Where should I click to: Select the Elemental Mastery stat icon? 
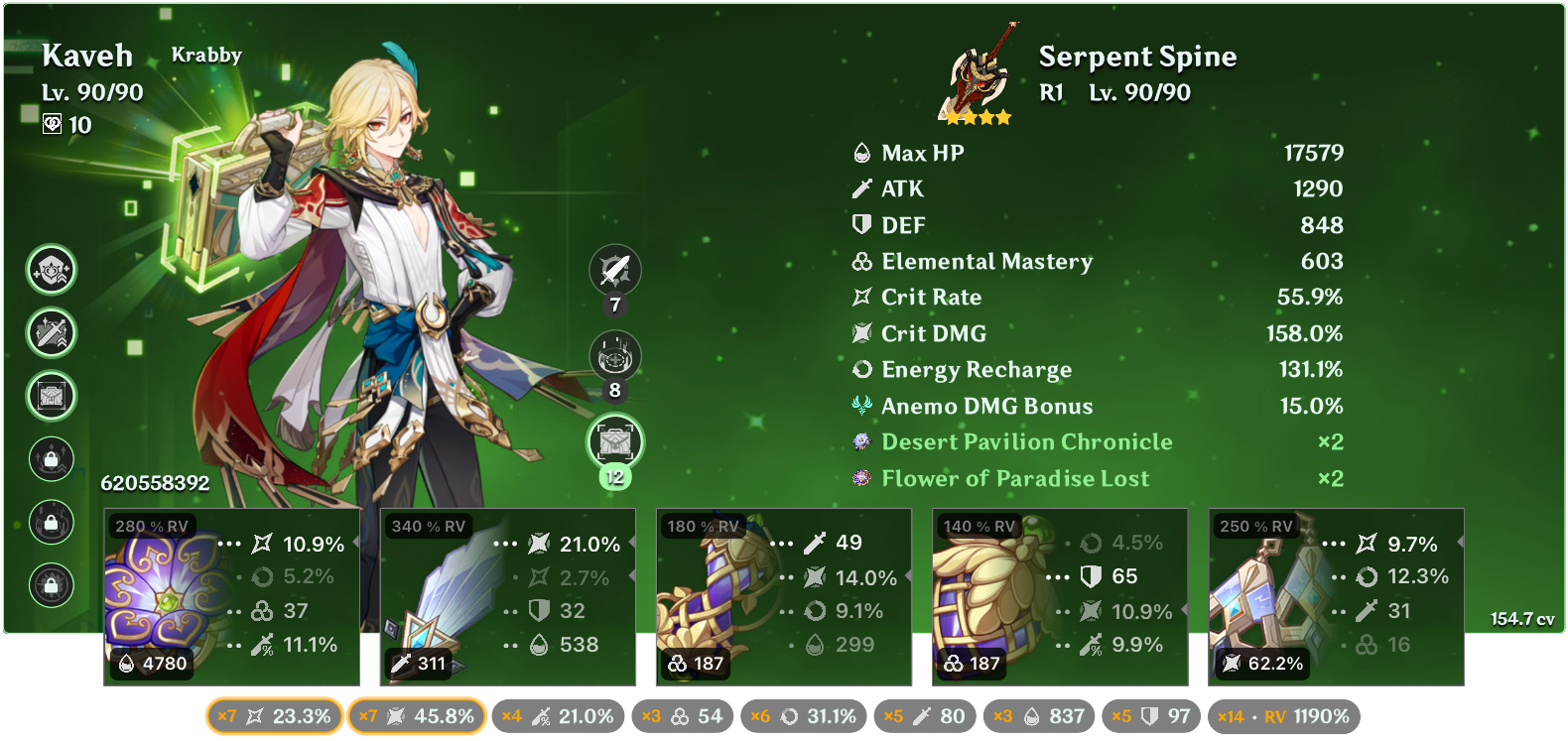point(859,262)
